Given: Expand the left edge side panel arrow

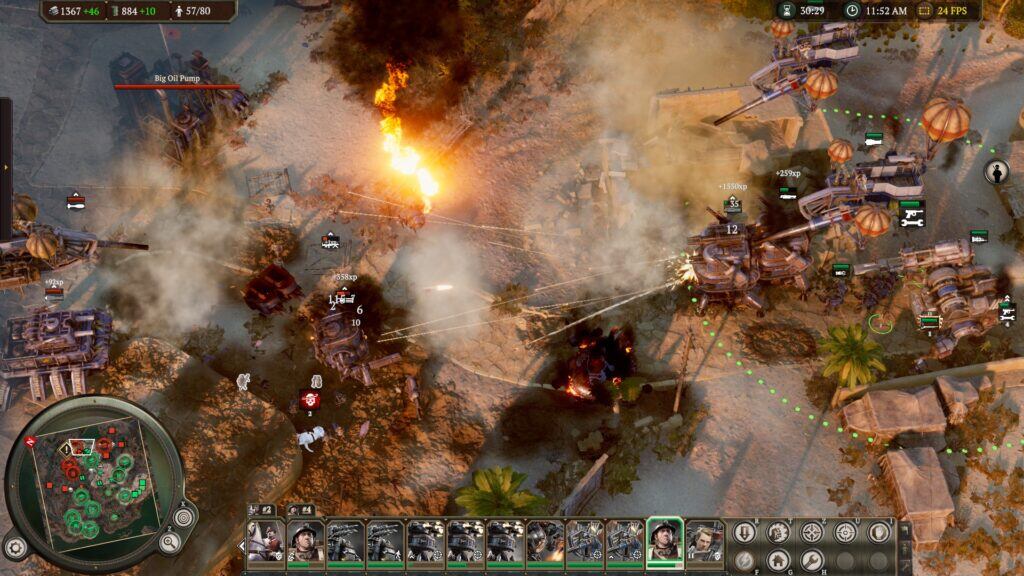Looking at the screenshot, I should (5, 167).
